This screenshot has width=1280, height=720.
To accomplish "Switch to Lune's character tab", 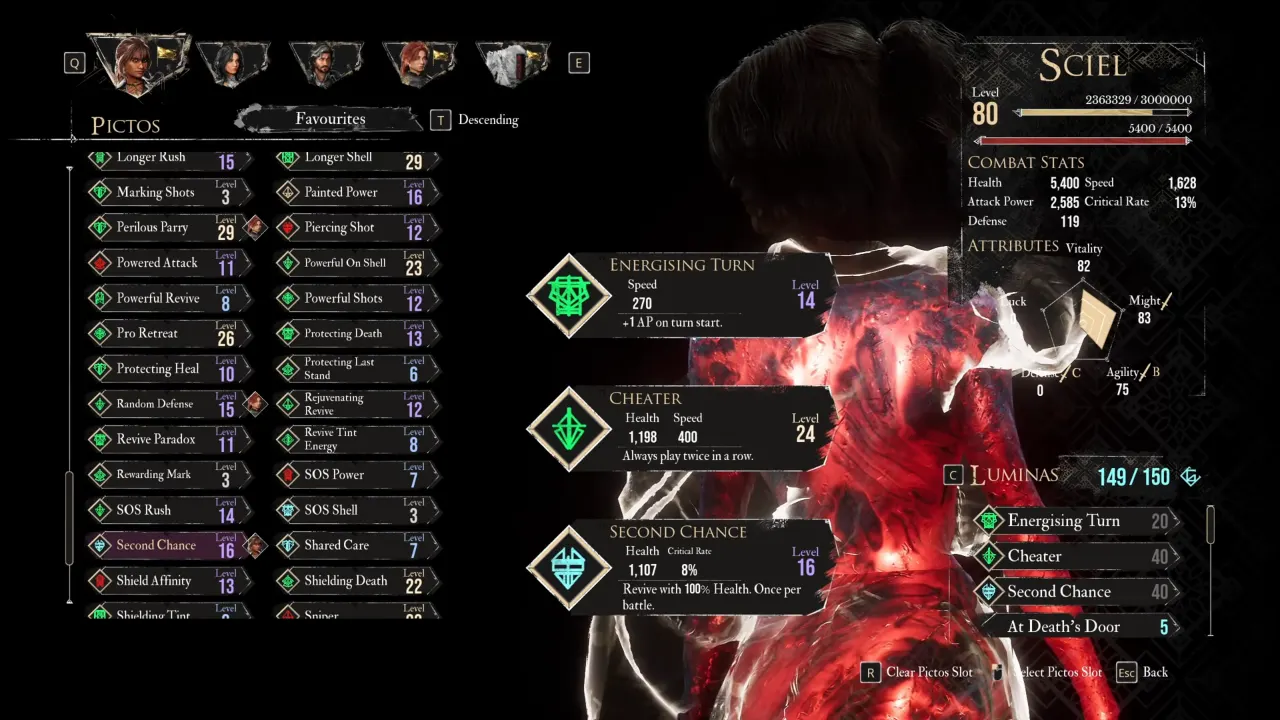I will tap(233, 60).
